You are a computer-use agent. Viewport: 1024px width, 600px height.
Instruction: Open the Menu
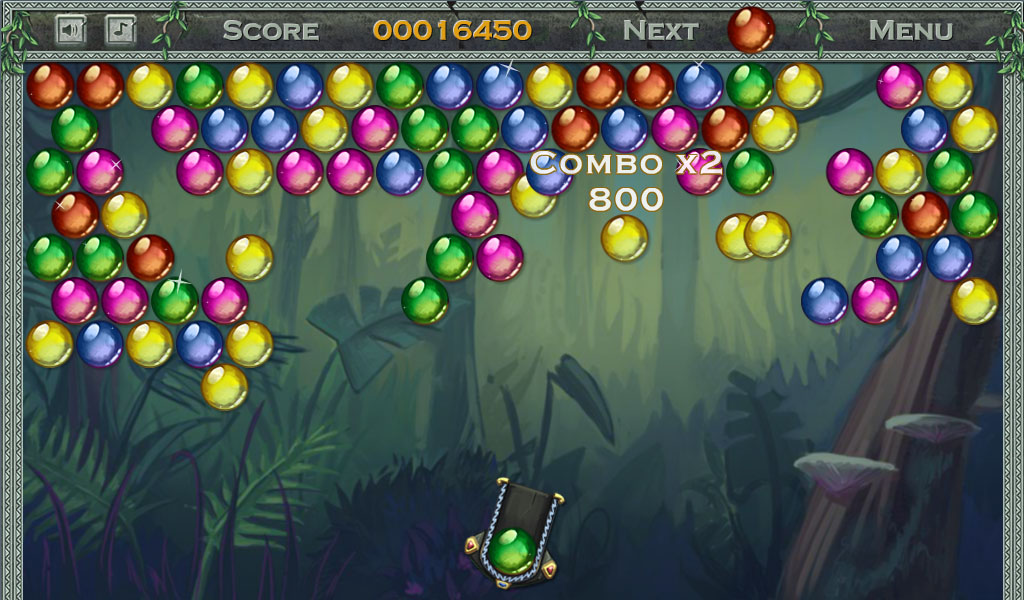coord(910,30)
